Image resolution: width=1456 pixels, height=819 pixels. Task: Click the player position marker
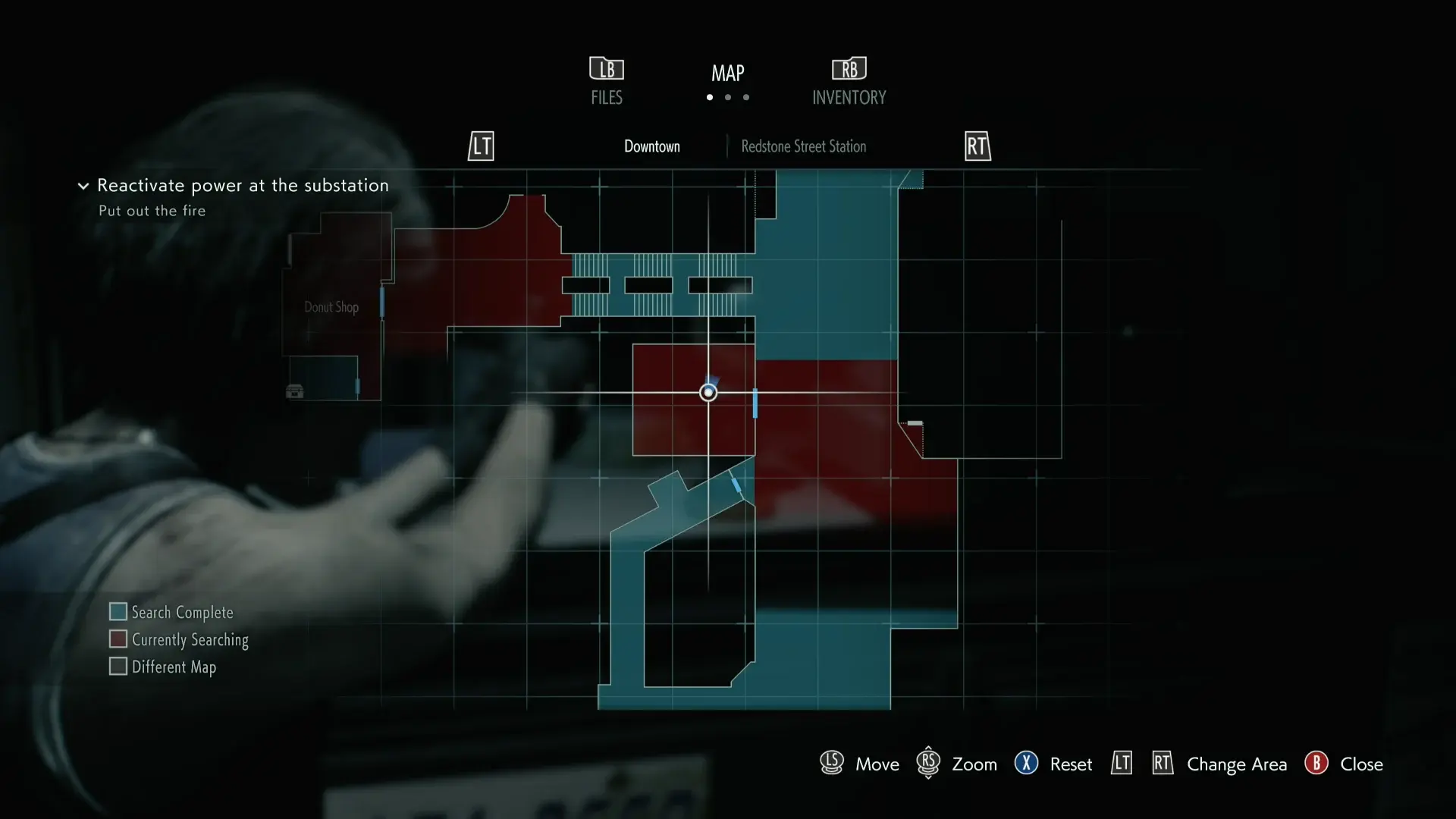[708, 392]
